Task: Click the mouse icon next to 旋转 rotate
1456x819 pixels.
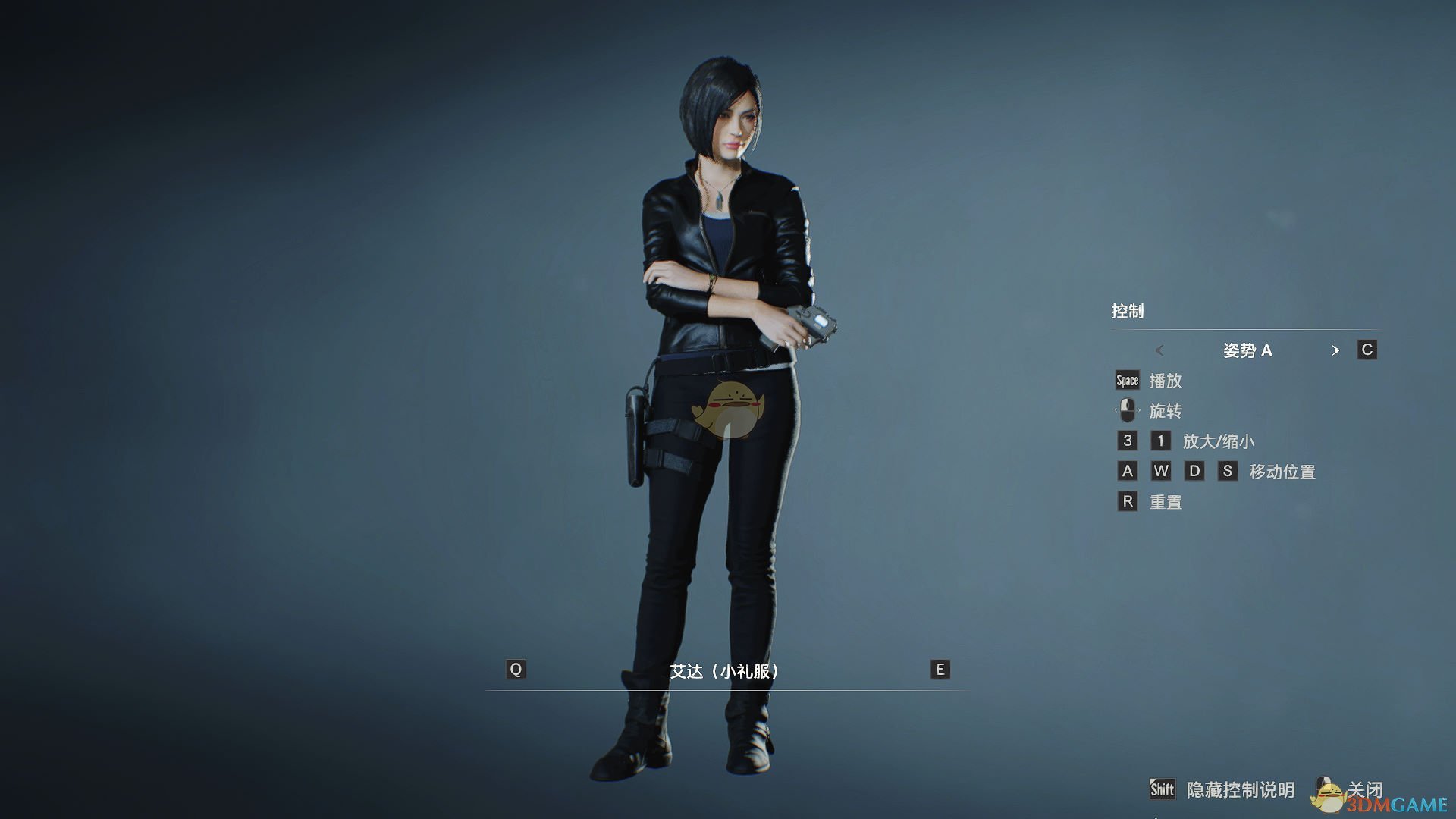Action: [1128, 410]
